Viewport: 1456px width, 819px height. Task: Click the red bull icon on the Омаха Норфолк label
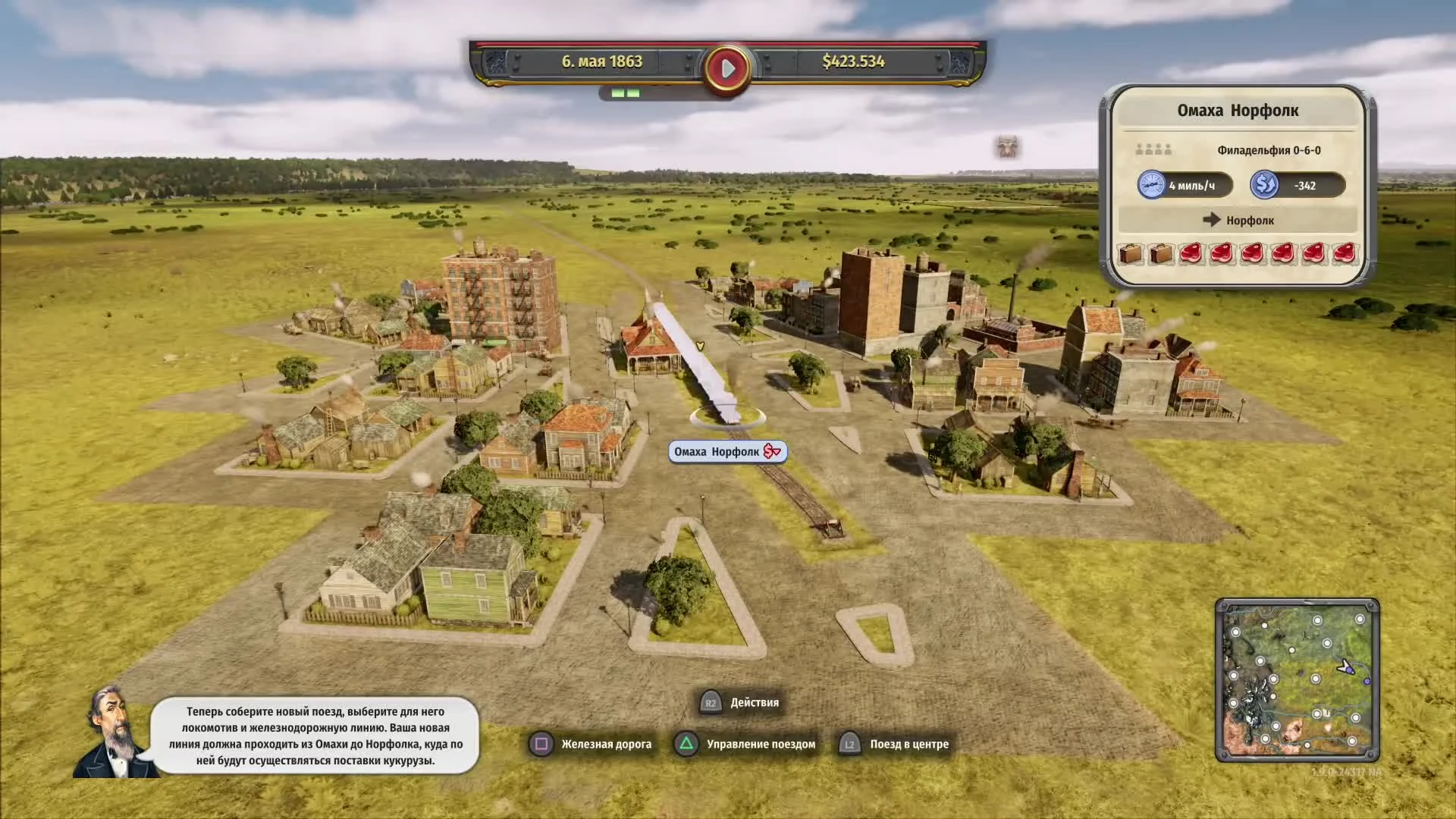pyautogui.click(x=772, y=451)
